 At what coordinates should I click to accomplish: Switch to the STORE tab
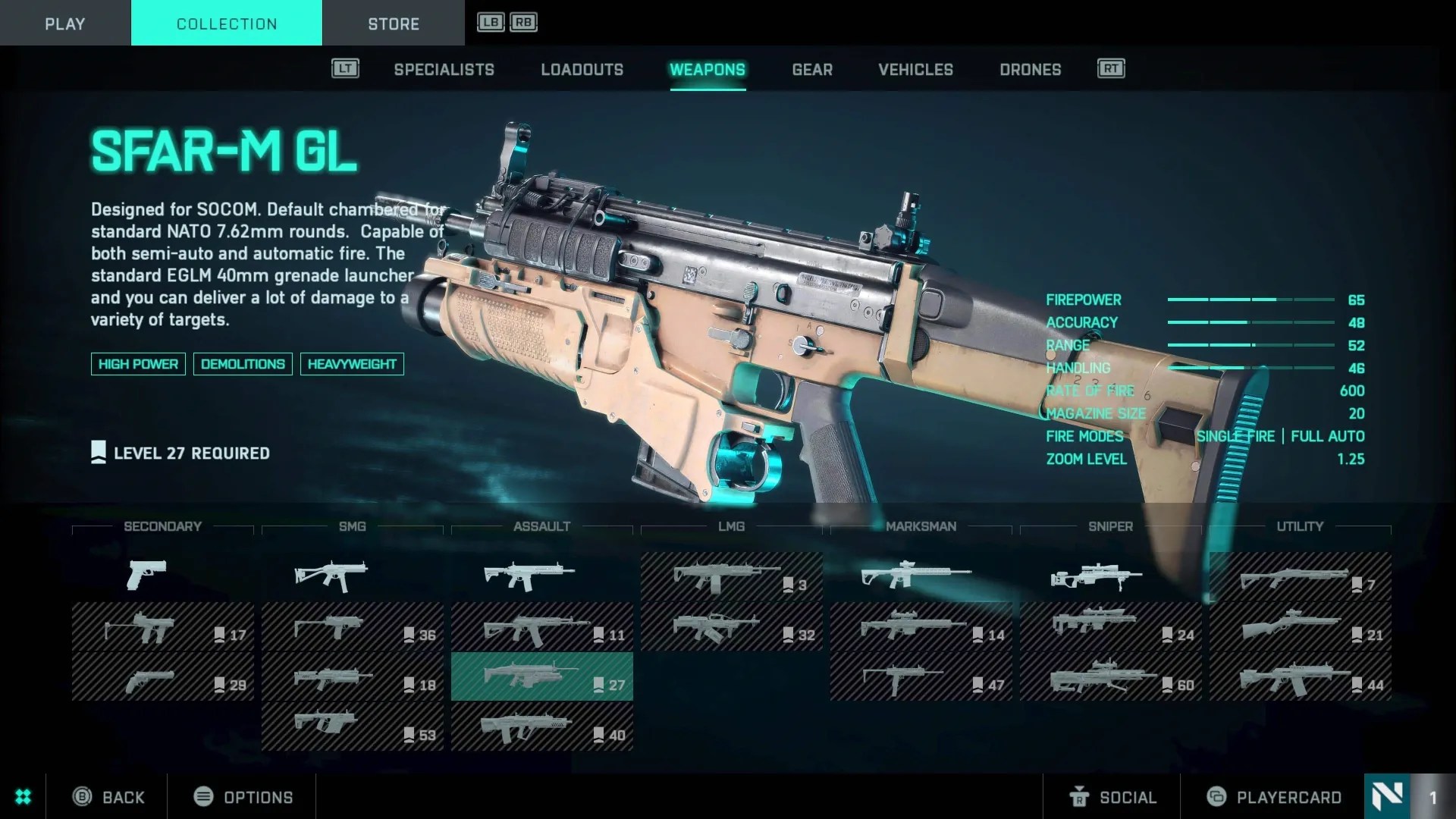tap(394, 24)
